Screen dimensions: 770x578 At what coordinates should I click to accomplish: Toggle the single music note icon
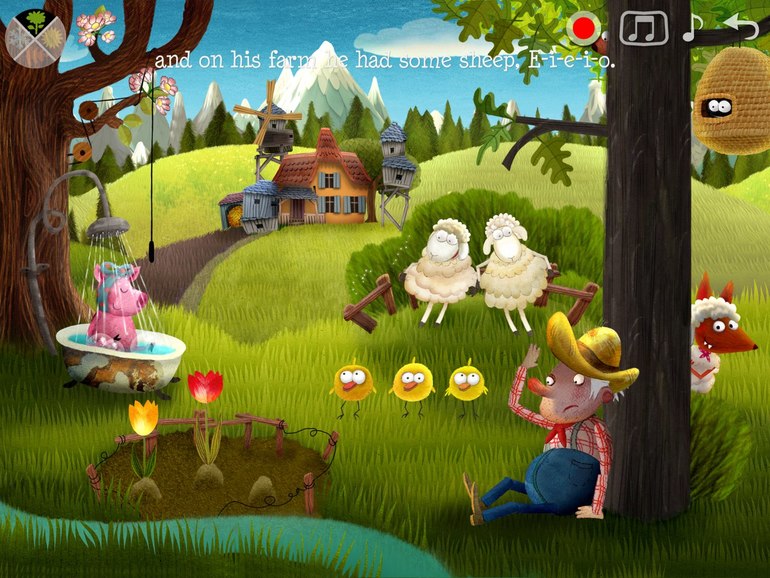[692, 27]
